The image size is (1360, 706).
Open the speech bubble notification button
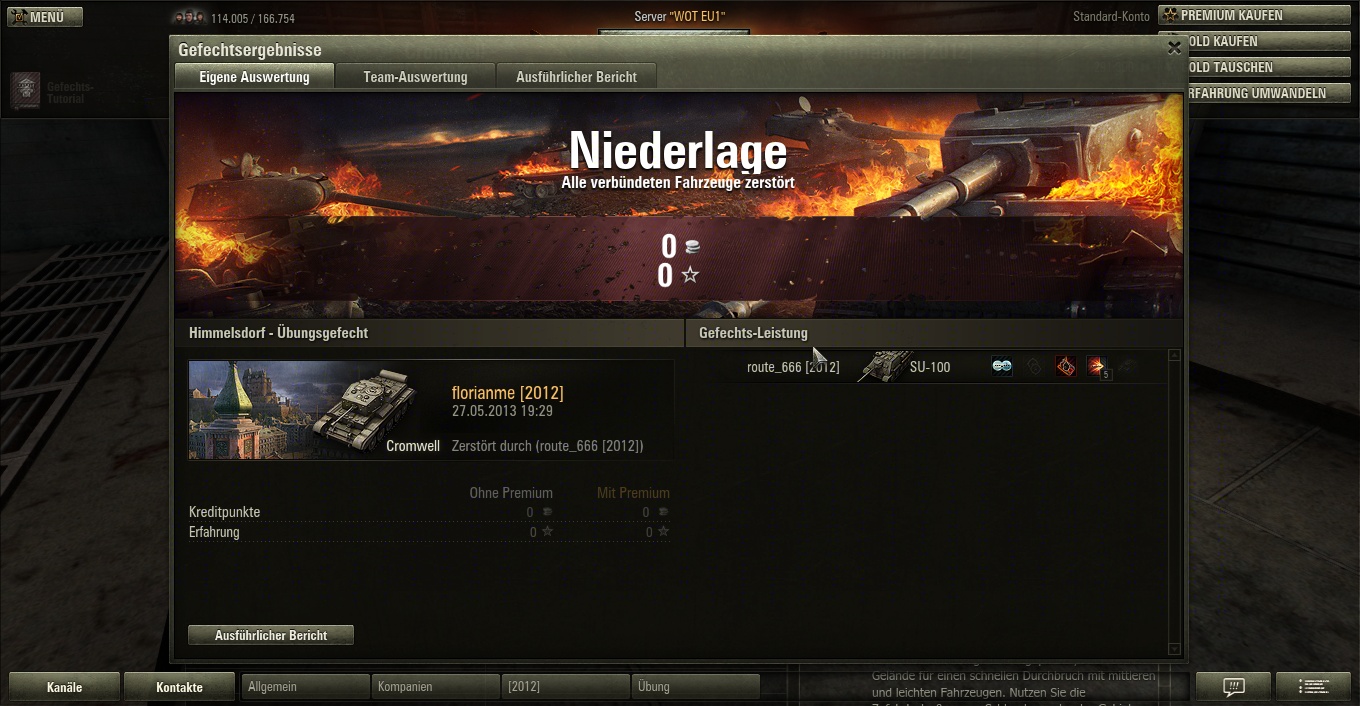pyautogui.click(x=1233, y=687)
